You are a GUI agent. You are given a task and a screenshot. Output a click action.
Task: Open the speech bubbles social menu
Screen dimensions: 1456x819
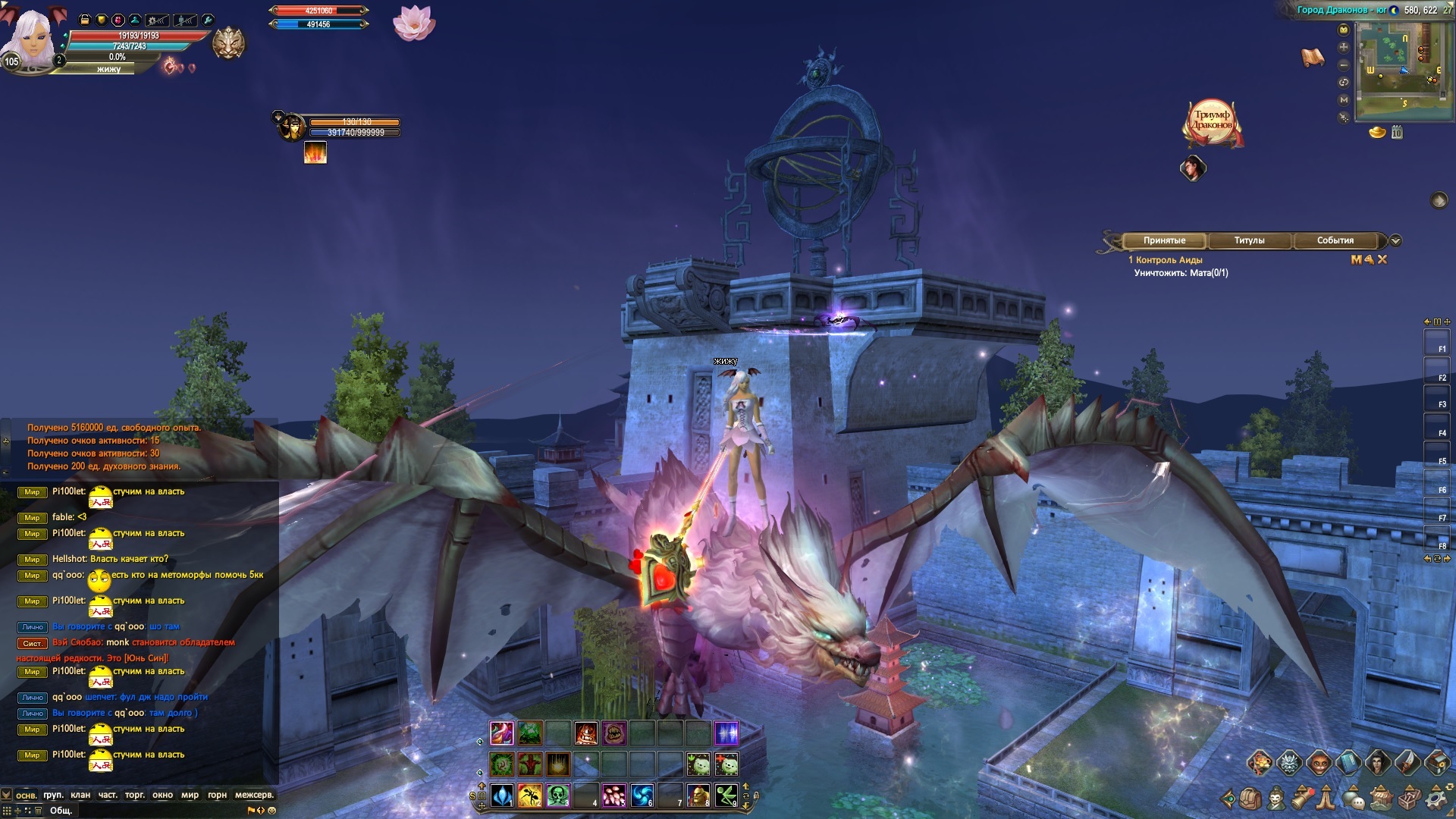(1355, 799)
